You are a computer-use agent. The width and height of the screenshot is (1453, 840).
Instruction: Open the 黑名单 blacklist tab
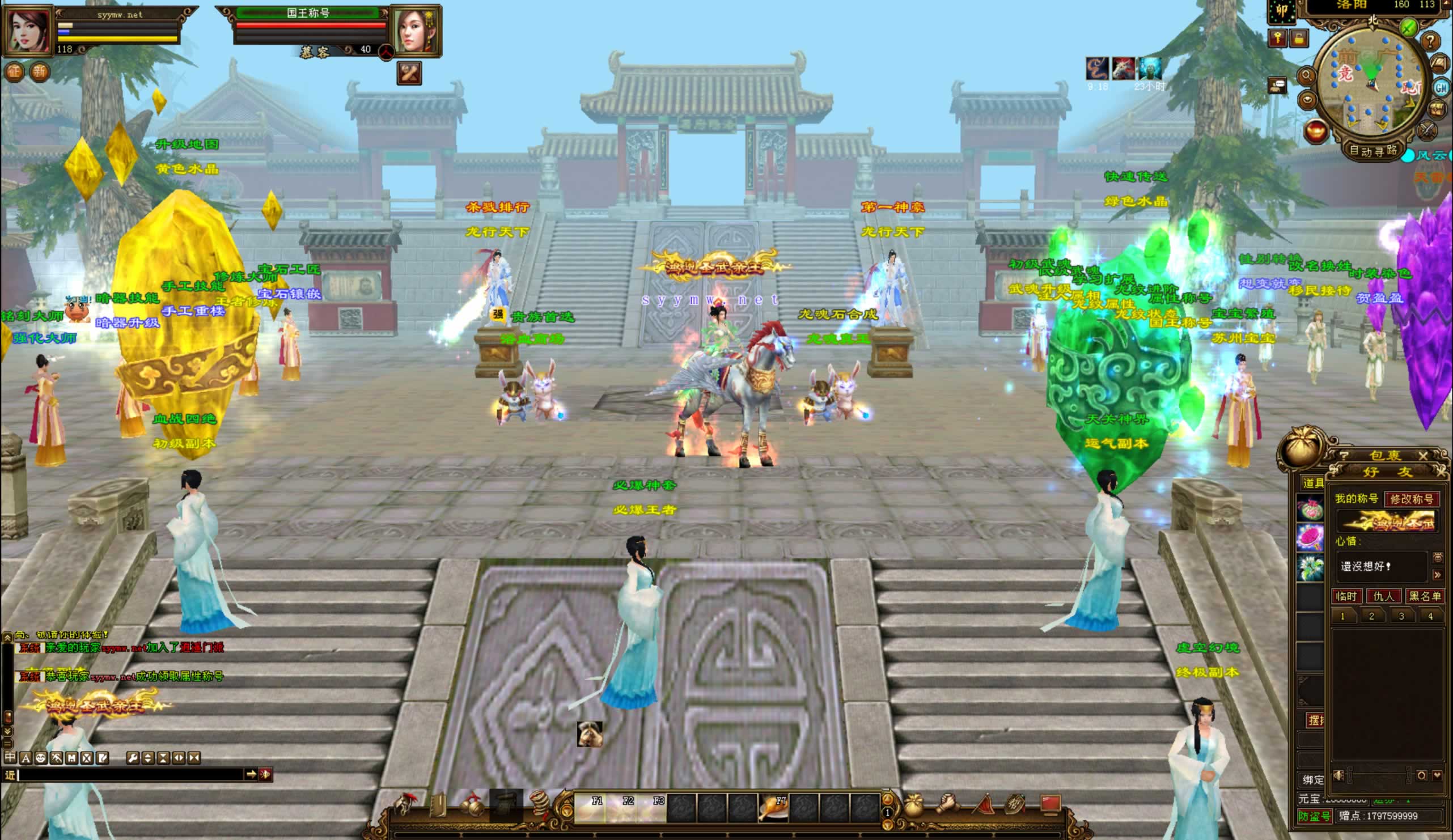1424,596
